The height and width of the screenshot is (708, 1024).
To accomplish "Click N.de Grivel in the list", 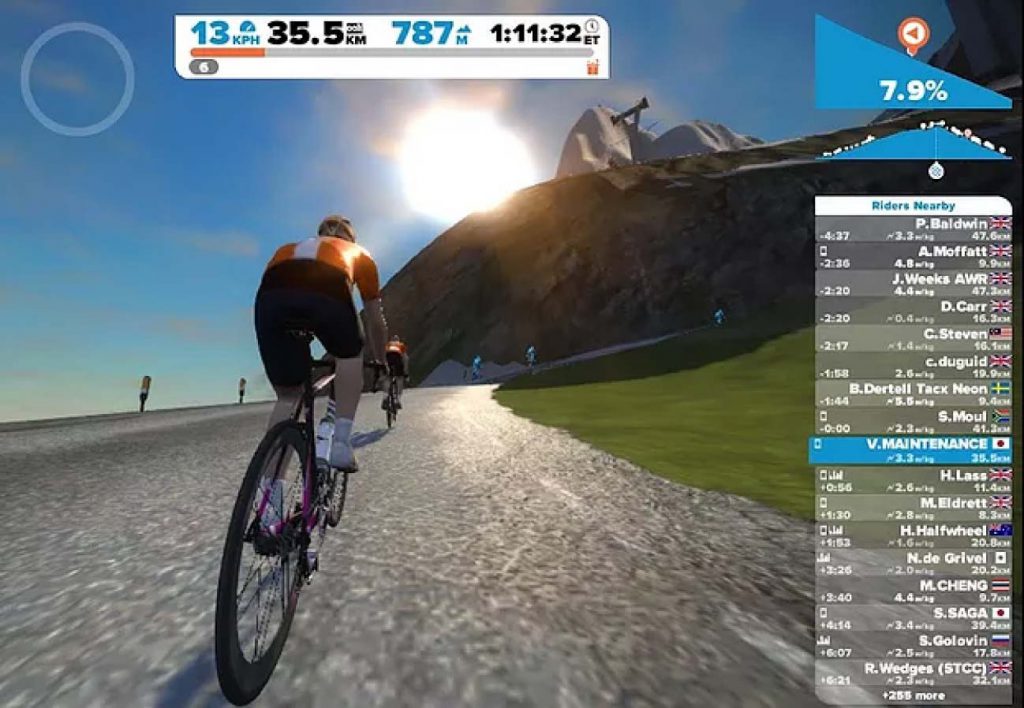I will 914,563.
